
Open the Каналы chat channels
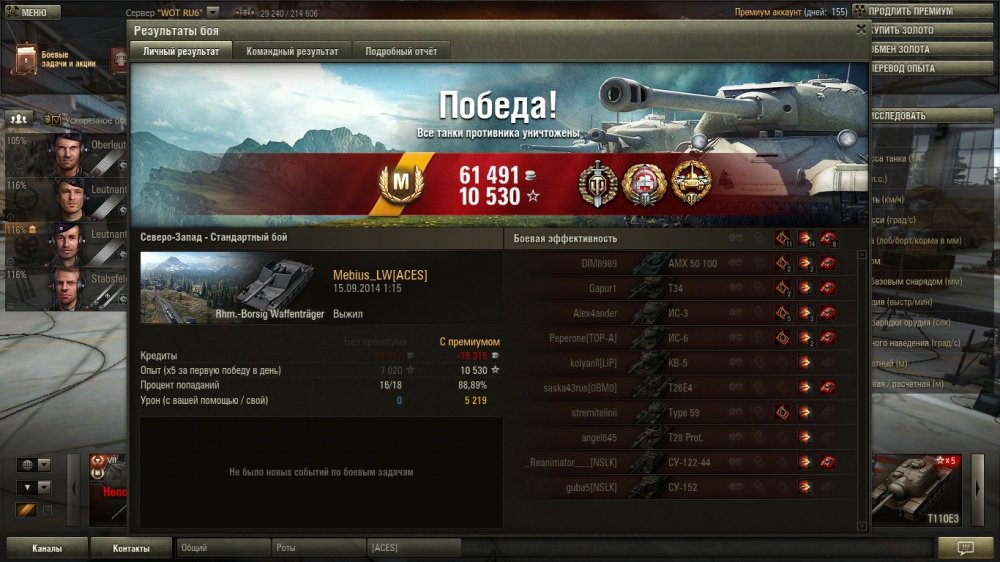click(47, 548)
